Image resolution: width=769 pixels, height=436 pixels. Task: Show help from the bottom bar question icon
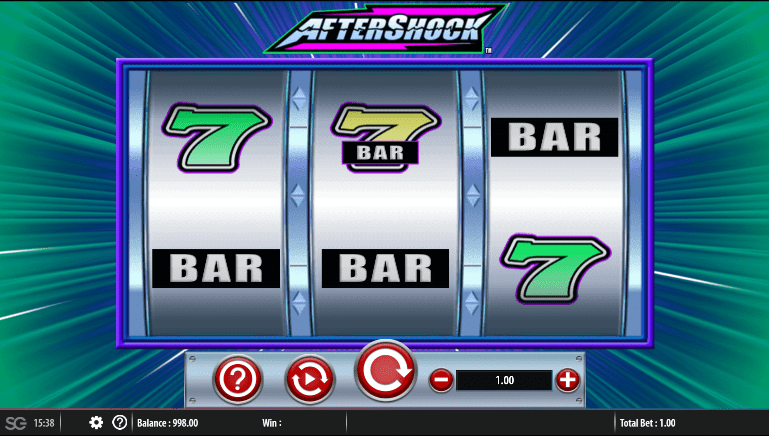pyautogui.click(x=120, y=422)
